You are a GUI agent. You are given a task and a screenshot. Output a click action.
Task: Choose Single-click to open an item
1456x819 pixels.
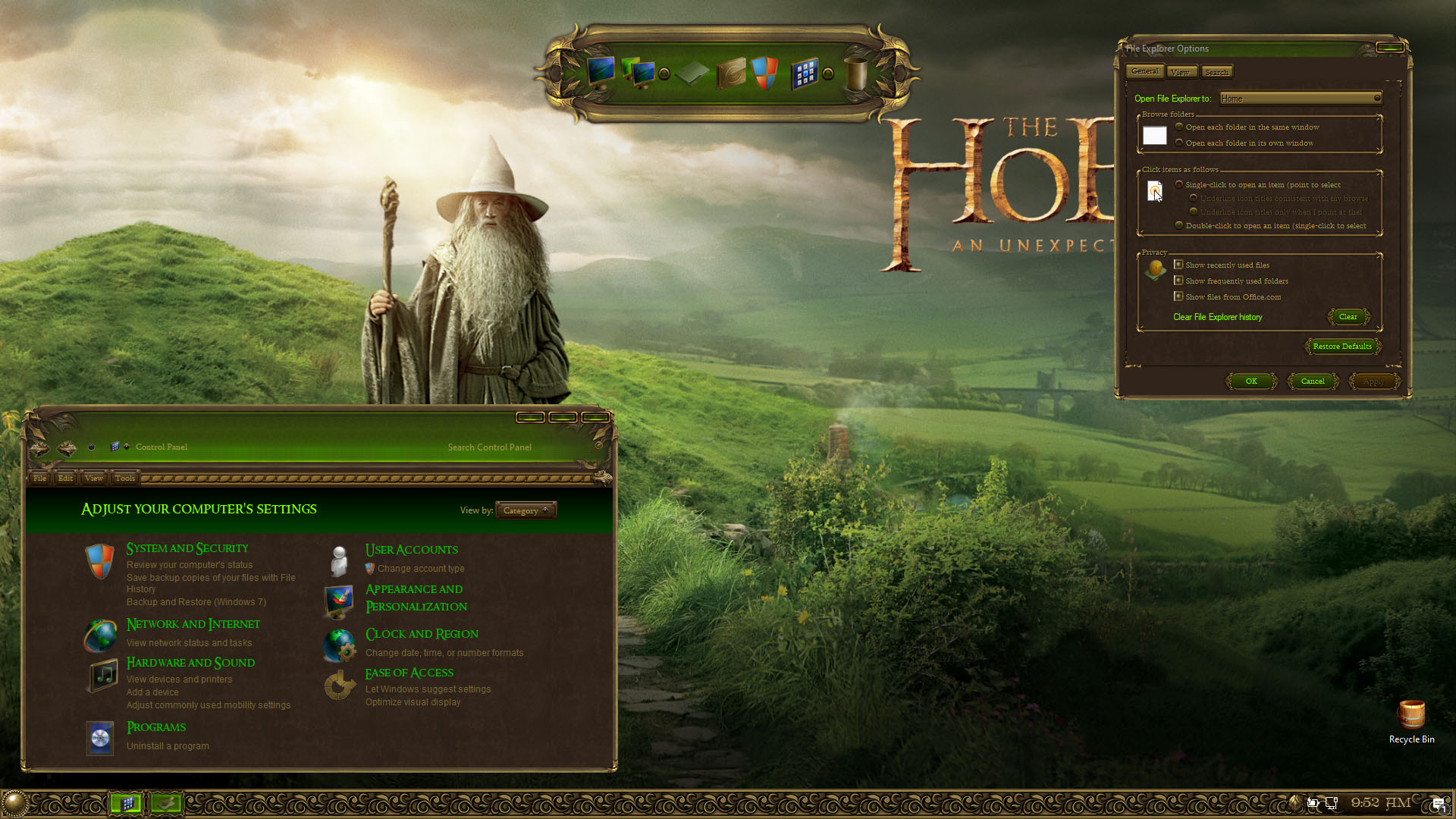1179,184
